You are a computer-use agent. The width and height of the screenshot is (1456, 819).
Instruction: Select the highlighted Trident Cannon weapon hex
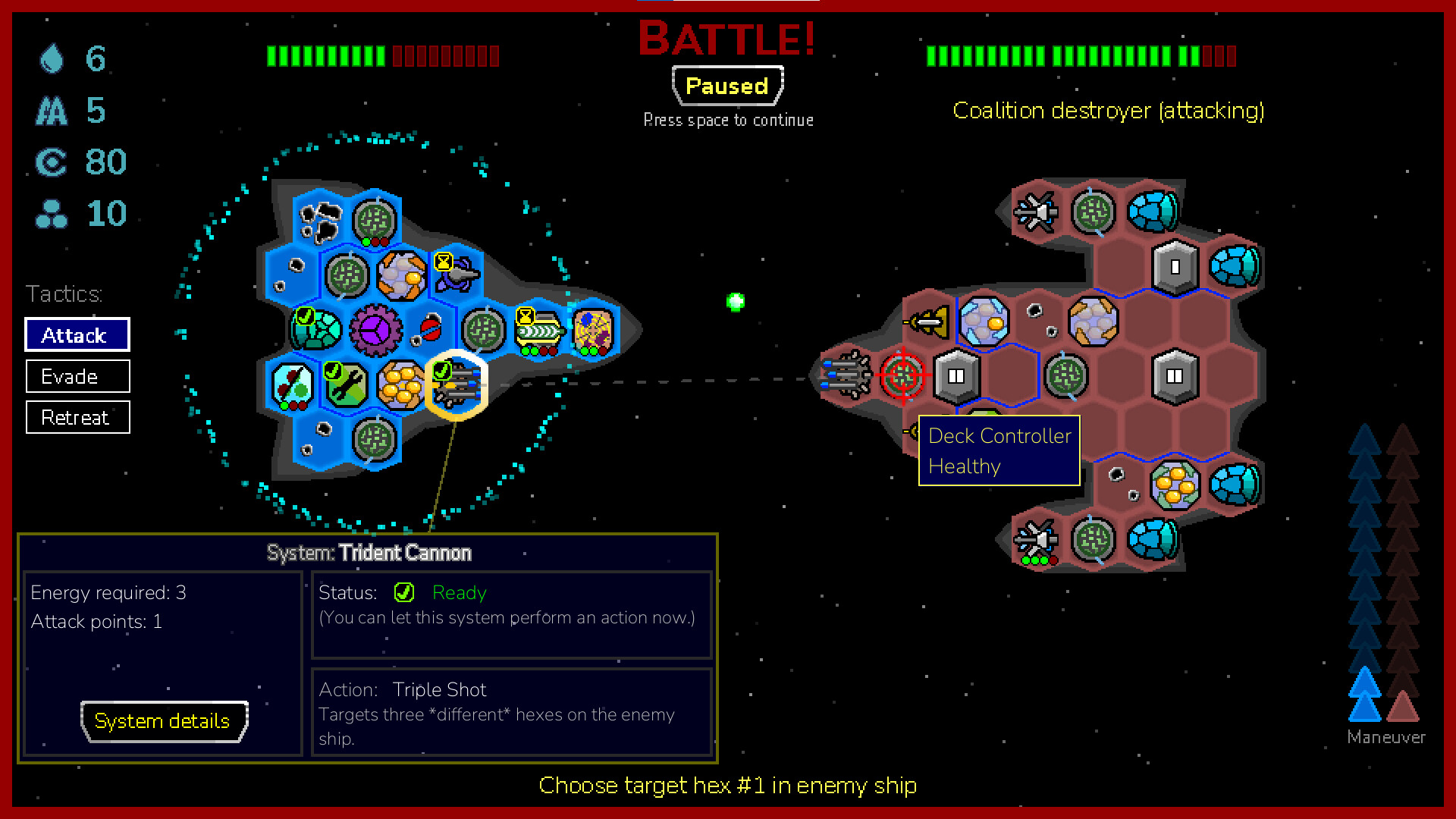point(457,386)
